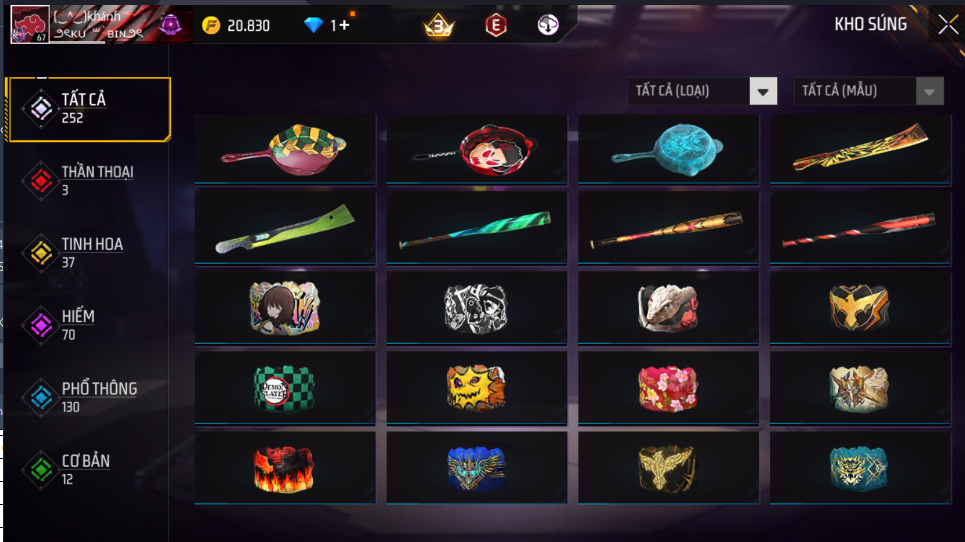Image resolution: width=965 pixels, height=542 pixels.
Task: Select the pink cherry blossom gloo wall
Action: (x=669, y=387)
